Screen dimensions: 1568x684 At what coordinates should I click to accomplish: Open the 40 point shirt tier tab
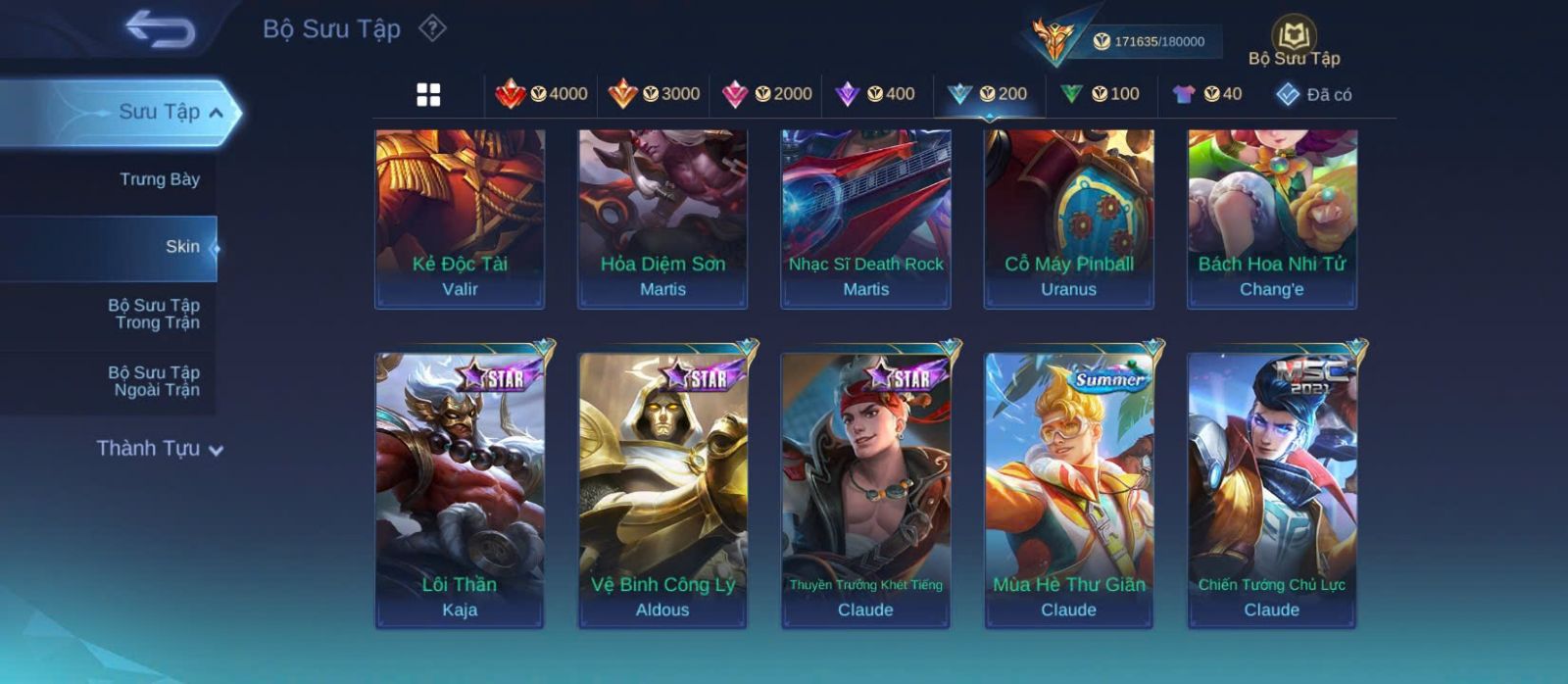pyautogui.click(x=1207, y=94)
